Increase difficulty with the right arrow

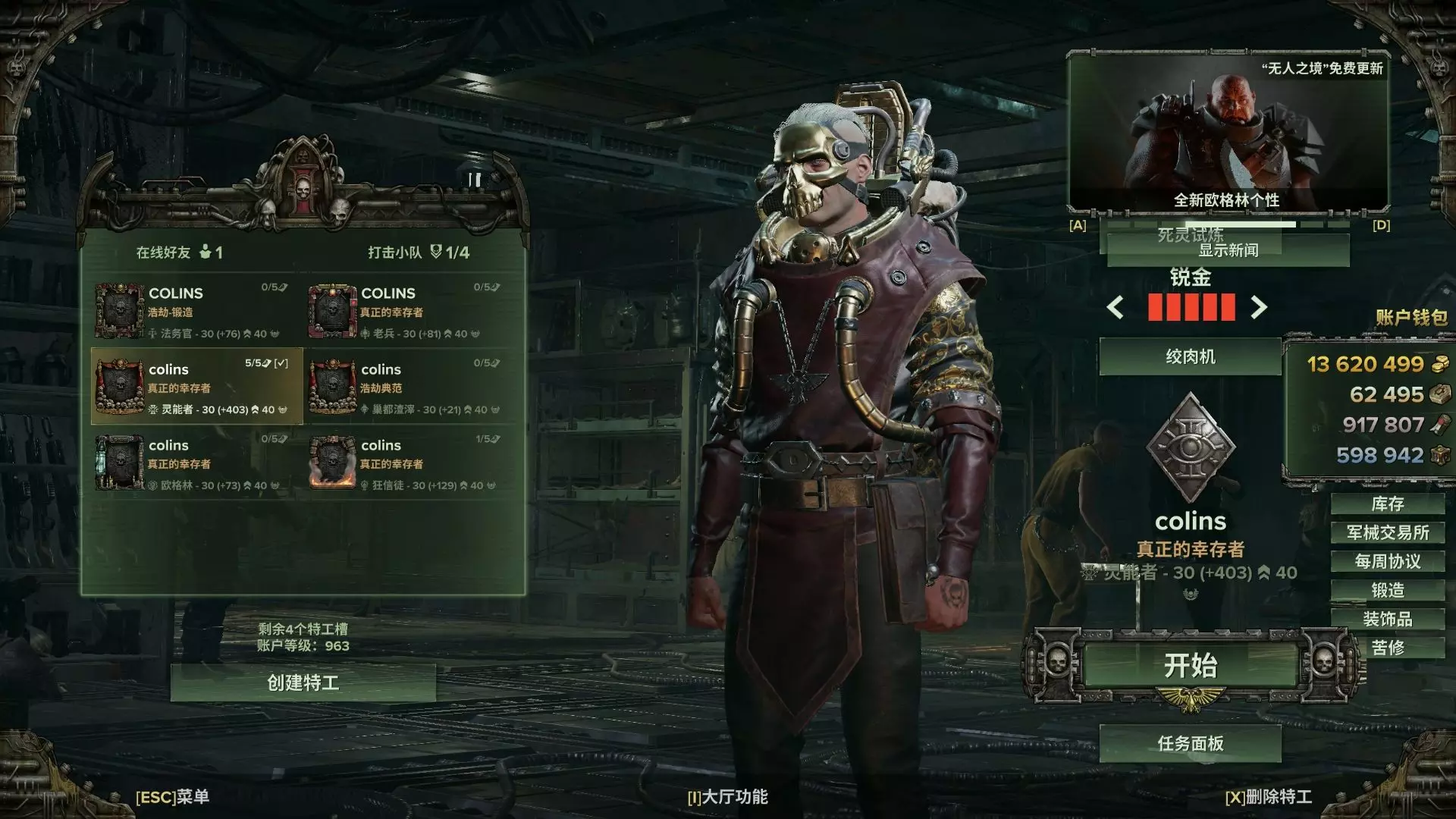pyautogui.click(x=1259, y=308)
